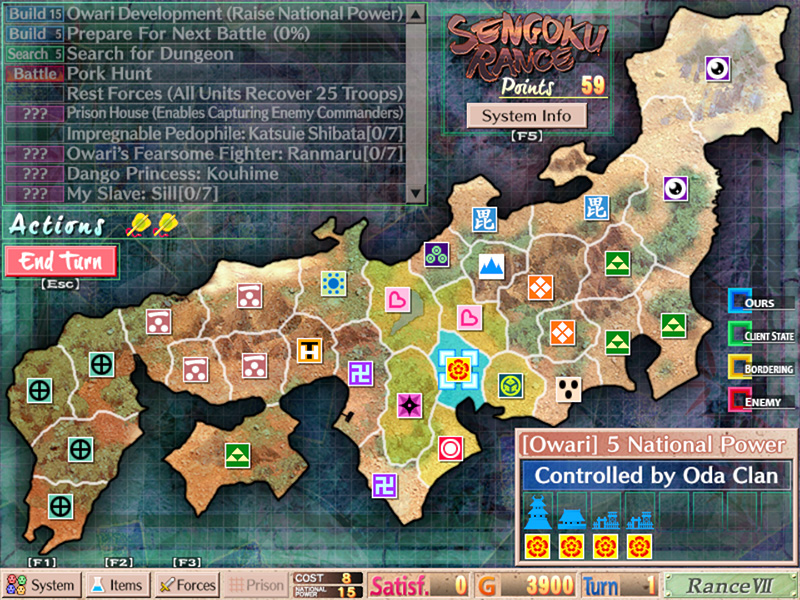800x600 pixels.
Task: Show the Forces screen
Action: pyautogui.click(x=187, y=585)
